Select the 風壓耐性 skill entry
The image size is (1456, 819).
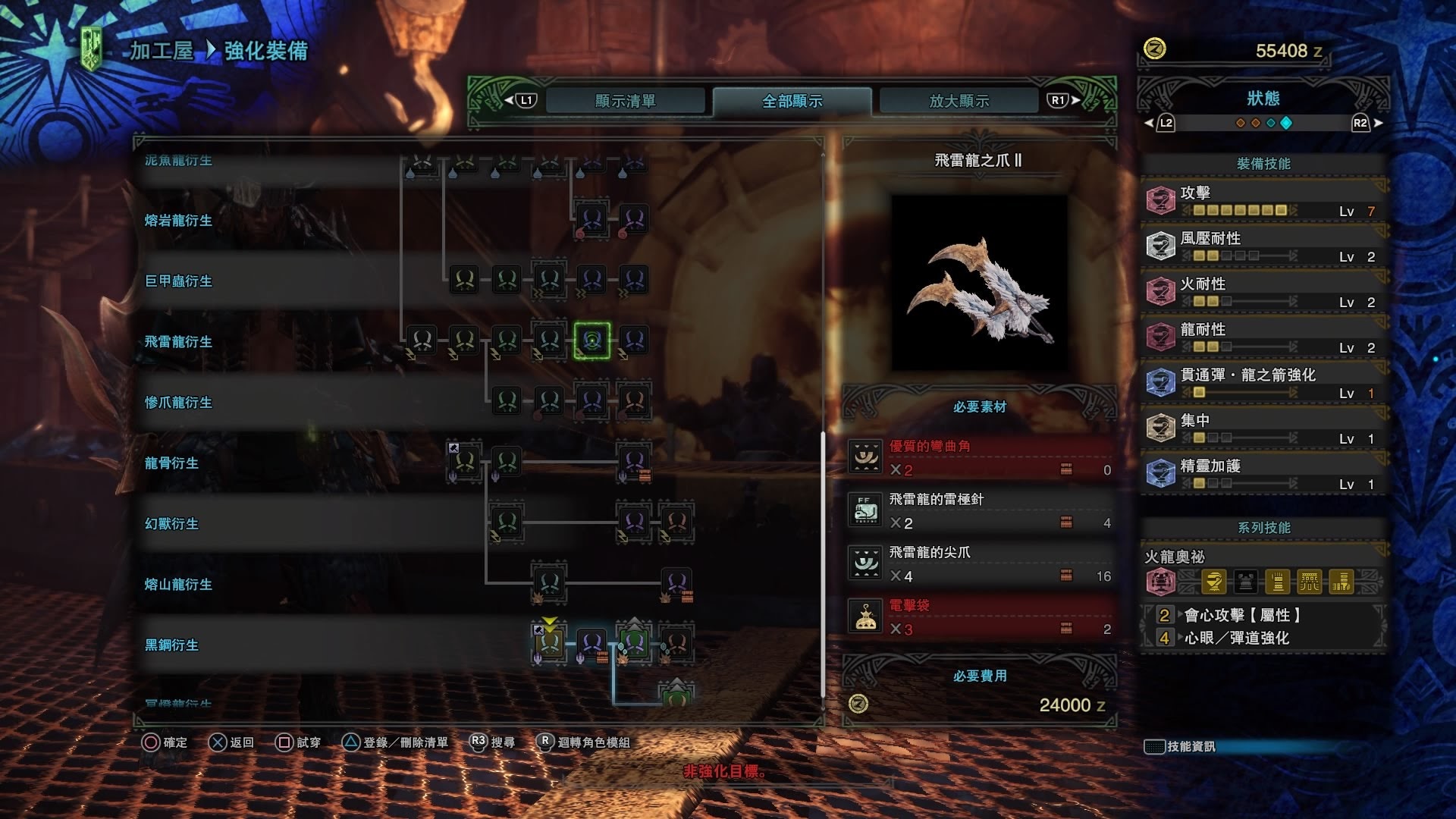(x=1263, y=246)
